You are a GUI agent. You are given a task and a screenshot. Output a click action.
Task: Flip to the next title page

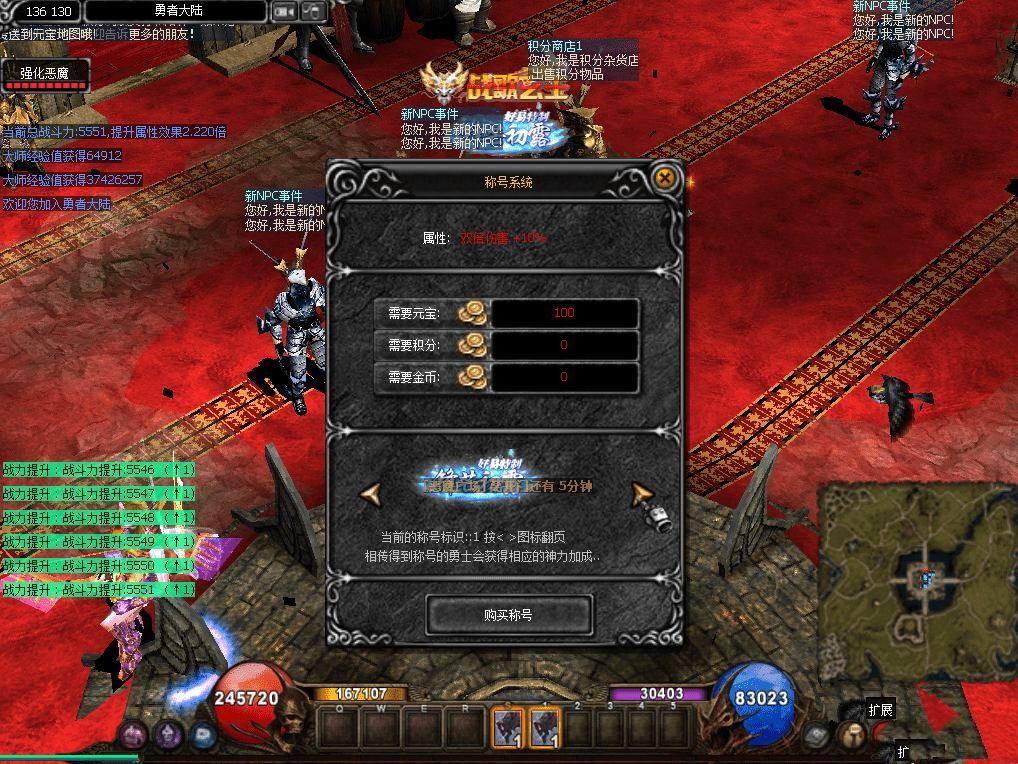pos(642,493)
